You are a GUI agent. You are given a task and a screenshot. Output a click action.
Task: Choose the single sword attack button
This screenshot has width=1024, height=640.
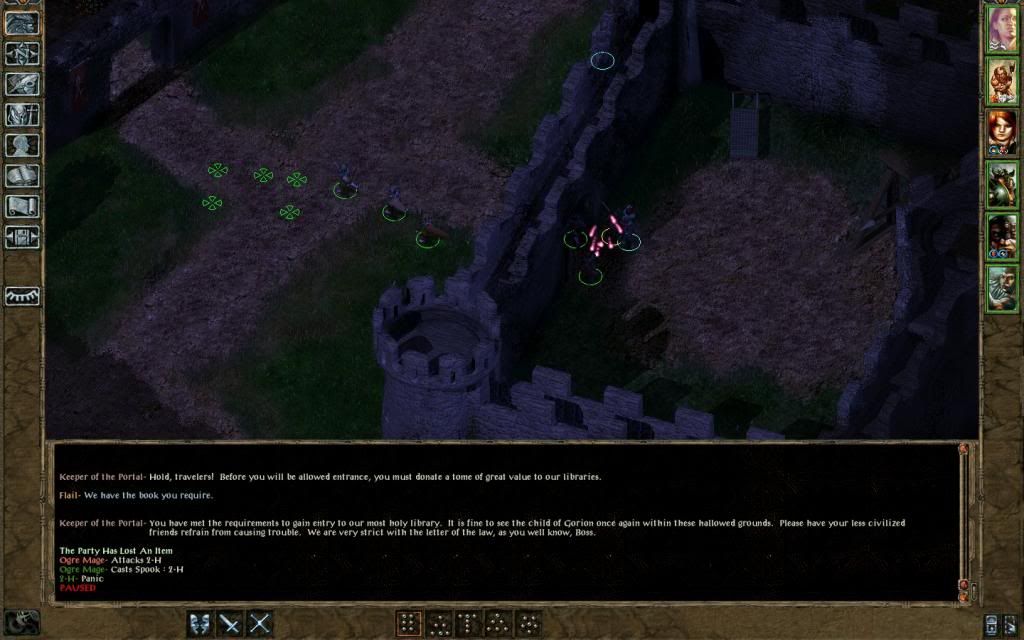[231, 623]
